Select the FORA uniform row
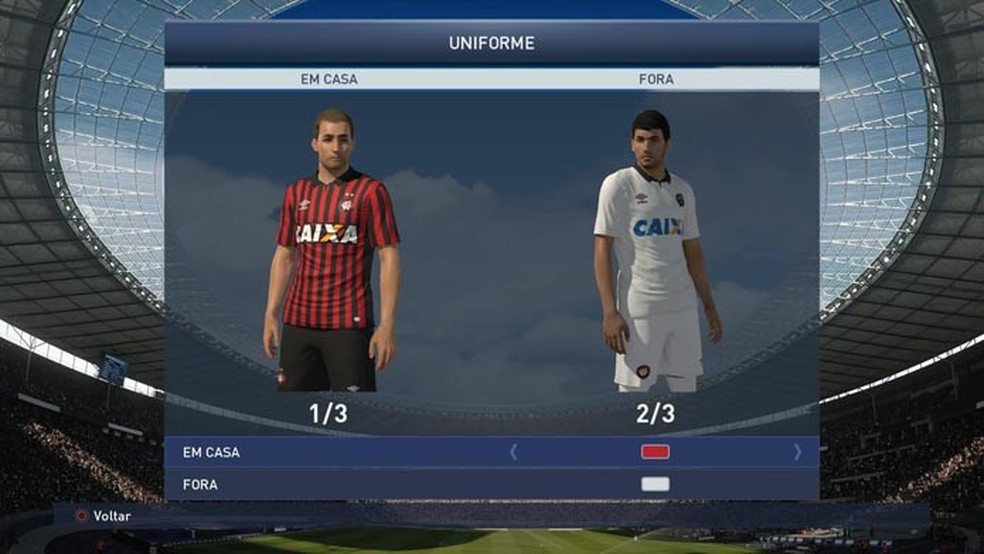Viewport: 984px width, 554px height. click(200, 485)
